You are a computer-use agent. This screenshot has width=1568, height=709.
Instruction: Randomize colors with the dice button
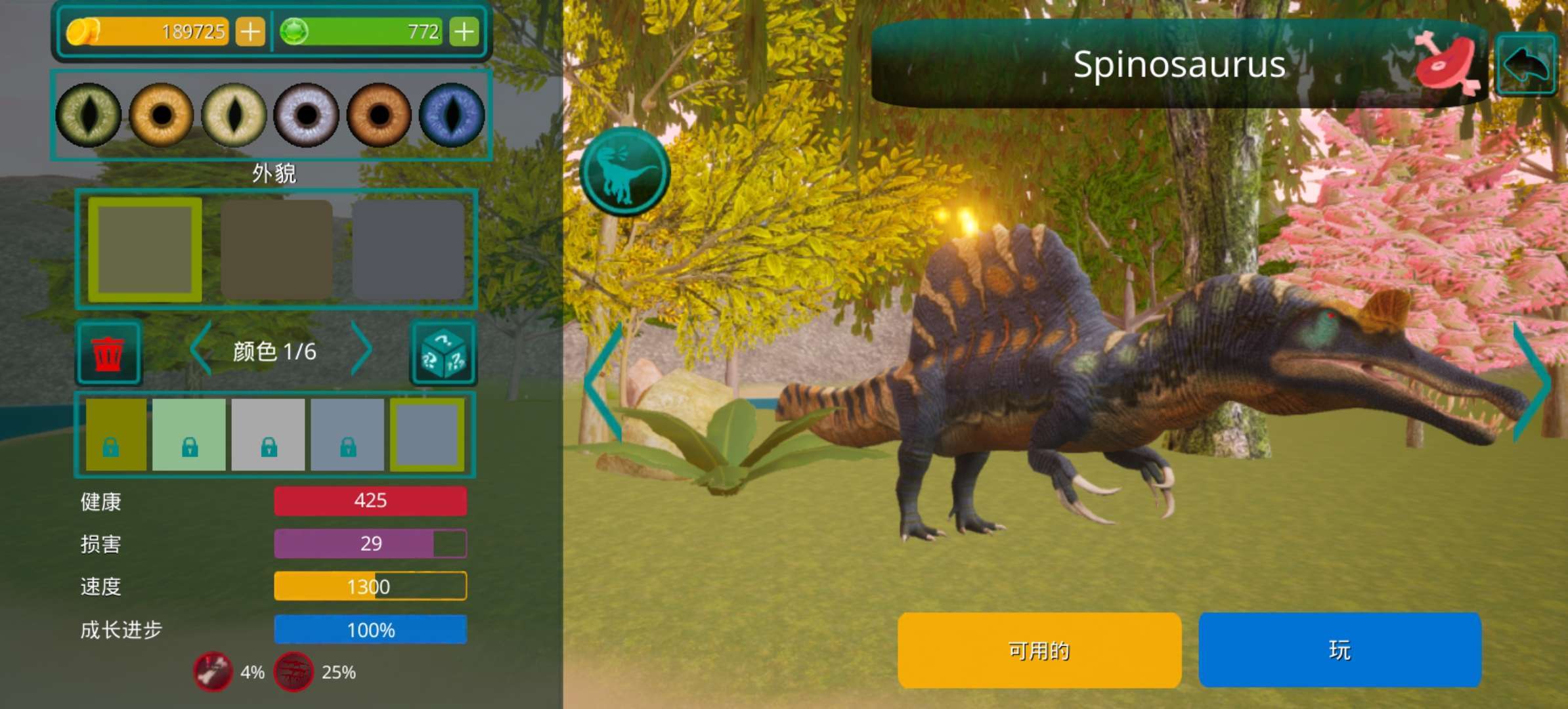(x=443, y=353)
